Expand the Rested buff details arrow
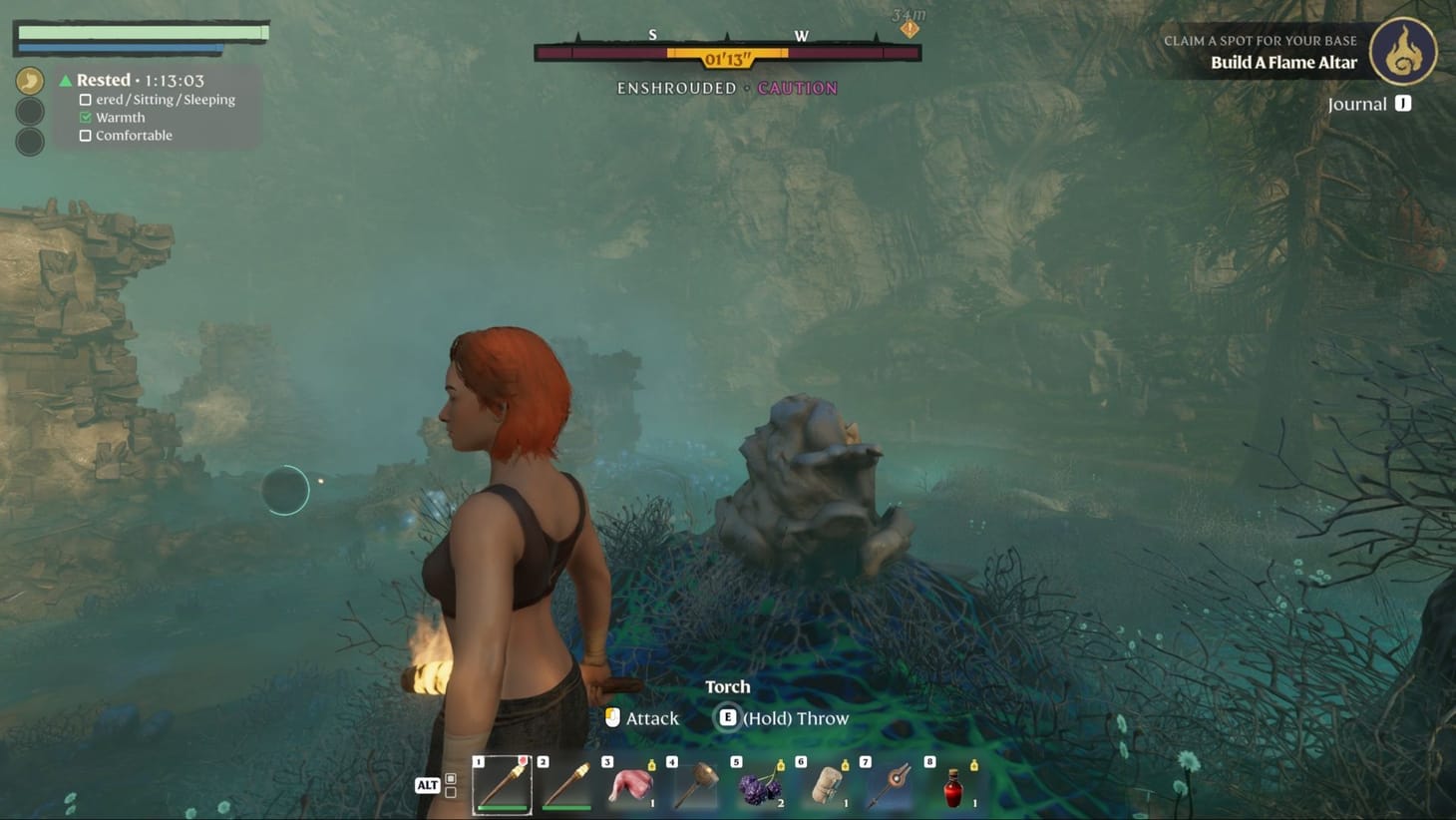 [64, 79]
